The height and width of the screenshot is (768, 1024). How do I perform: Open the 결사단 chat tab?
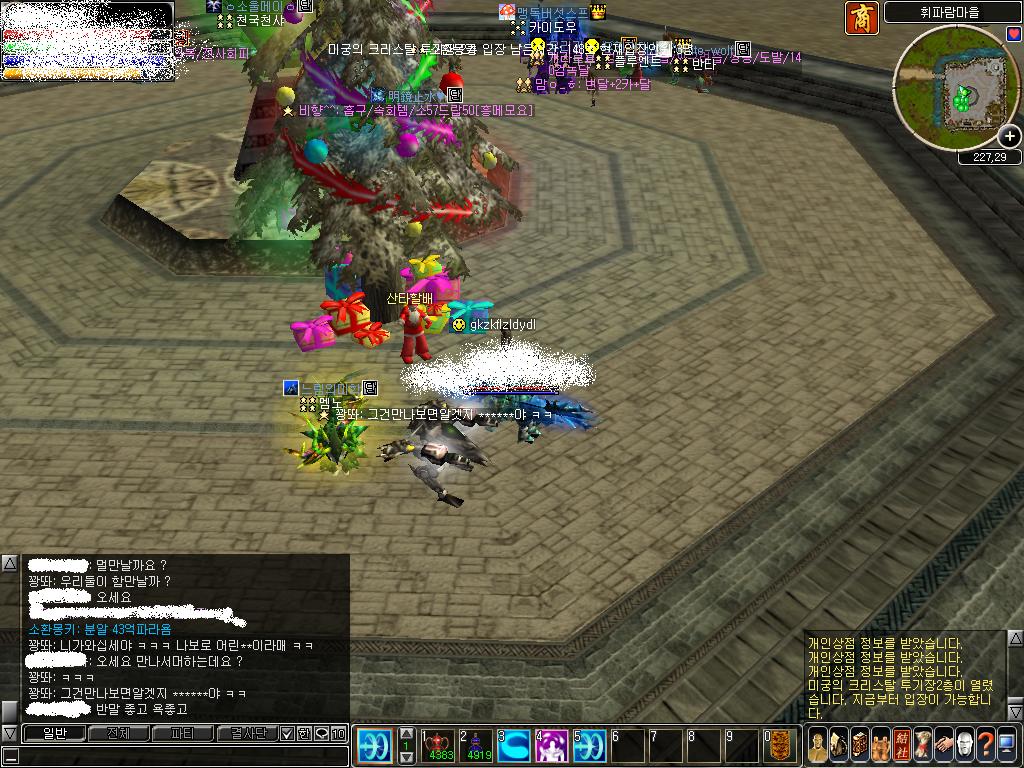246,733
